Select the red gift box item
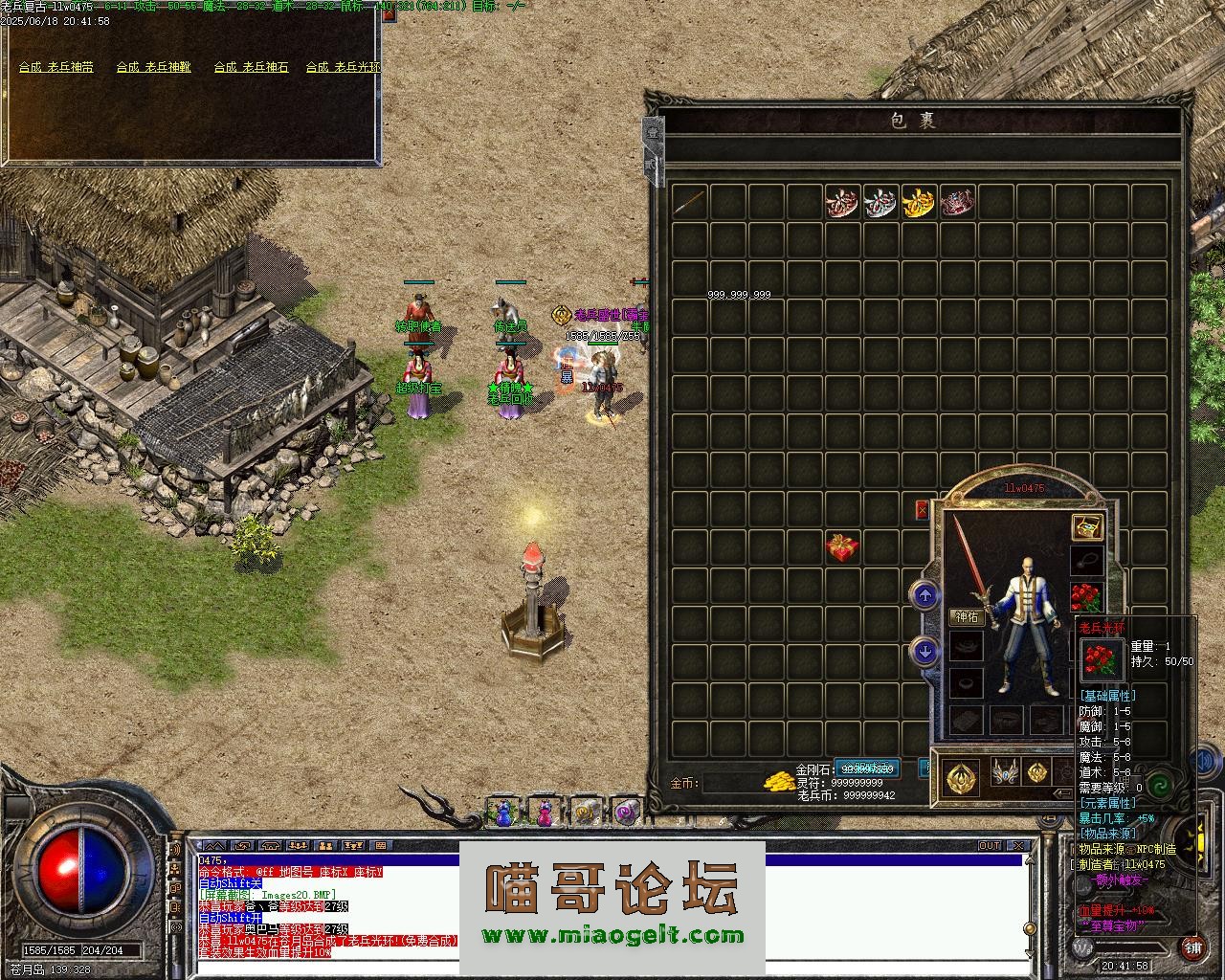The image size is (1225, 980). tap(842, 547)
